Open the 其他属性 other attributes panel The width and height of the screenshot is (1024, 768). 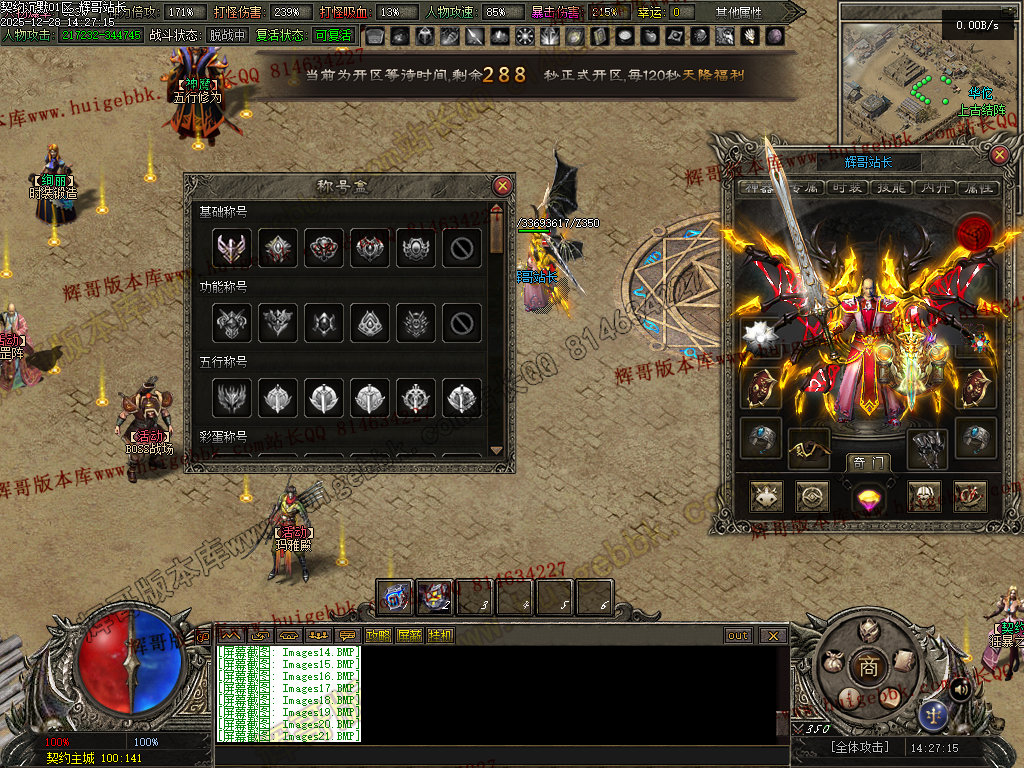[x=739, y=12]
